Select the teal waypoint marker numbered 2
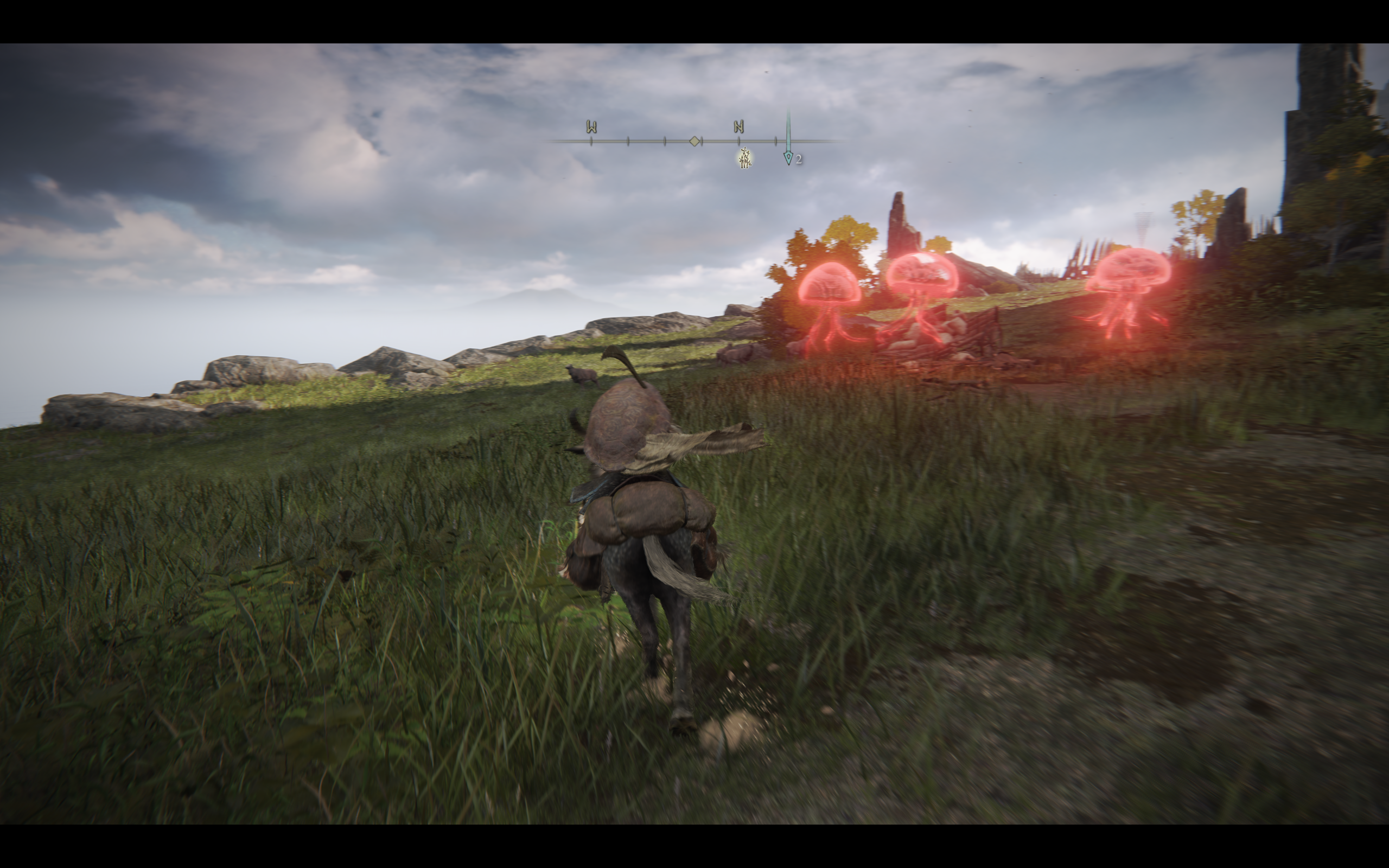1389x868 pixels. pyautogui.click(x=788, y=157)
